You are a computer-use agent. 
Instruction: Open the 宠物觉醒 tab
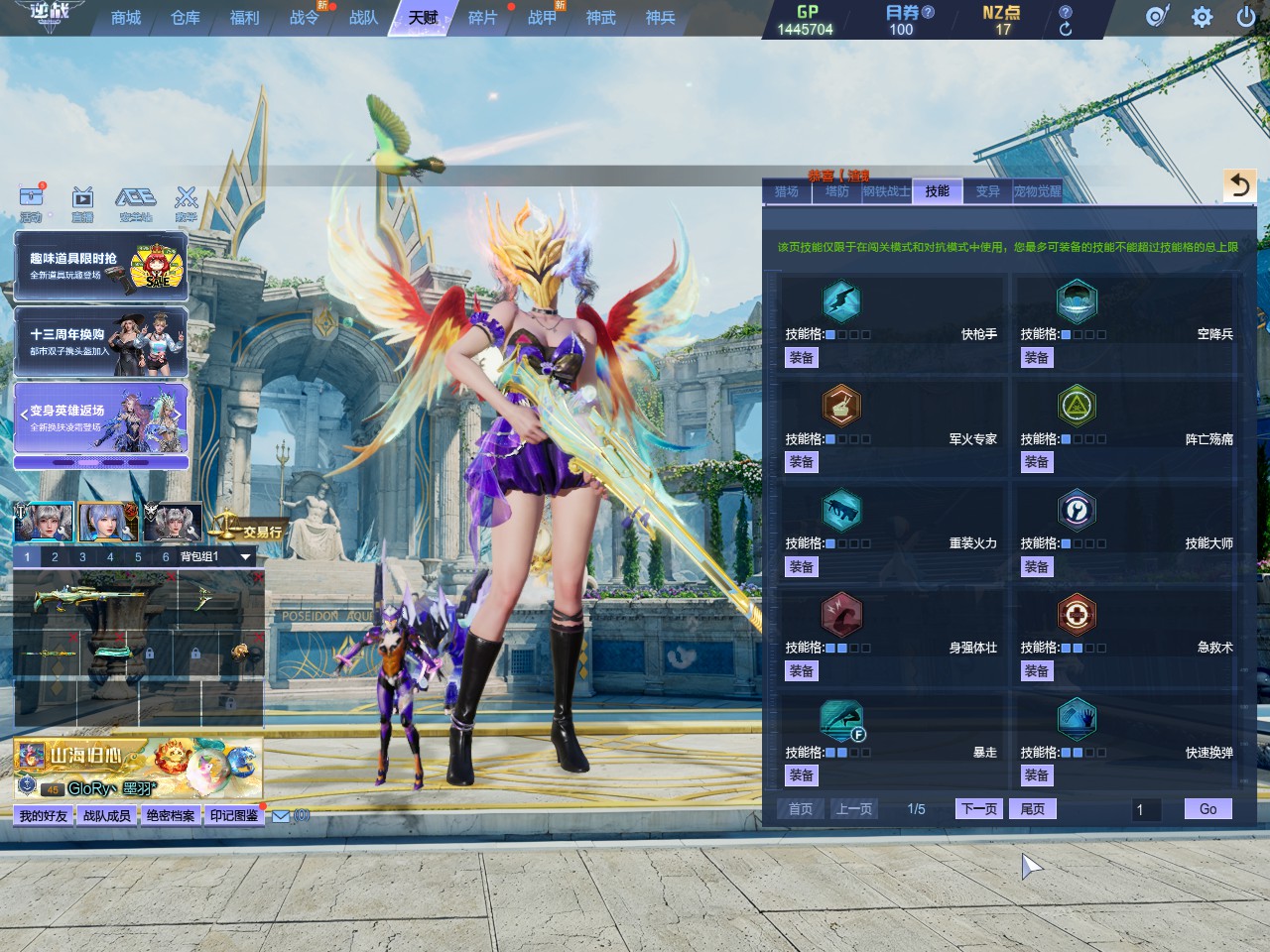1037,191
